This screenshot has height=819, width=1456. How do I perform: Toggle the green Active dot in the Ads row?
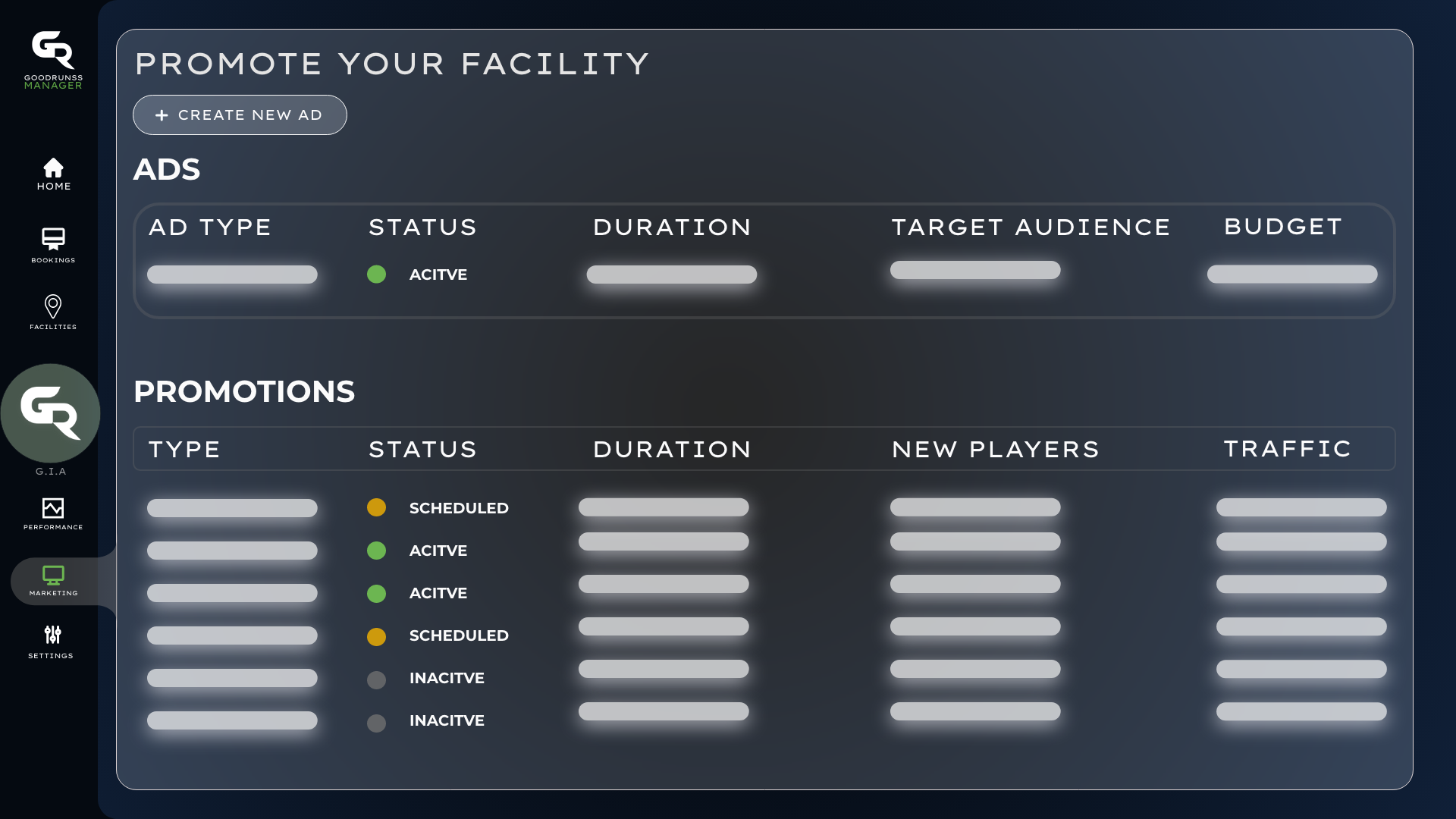[x=377, y=275]
